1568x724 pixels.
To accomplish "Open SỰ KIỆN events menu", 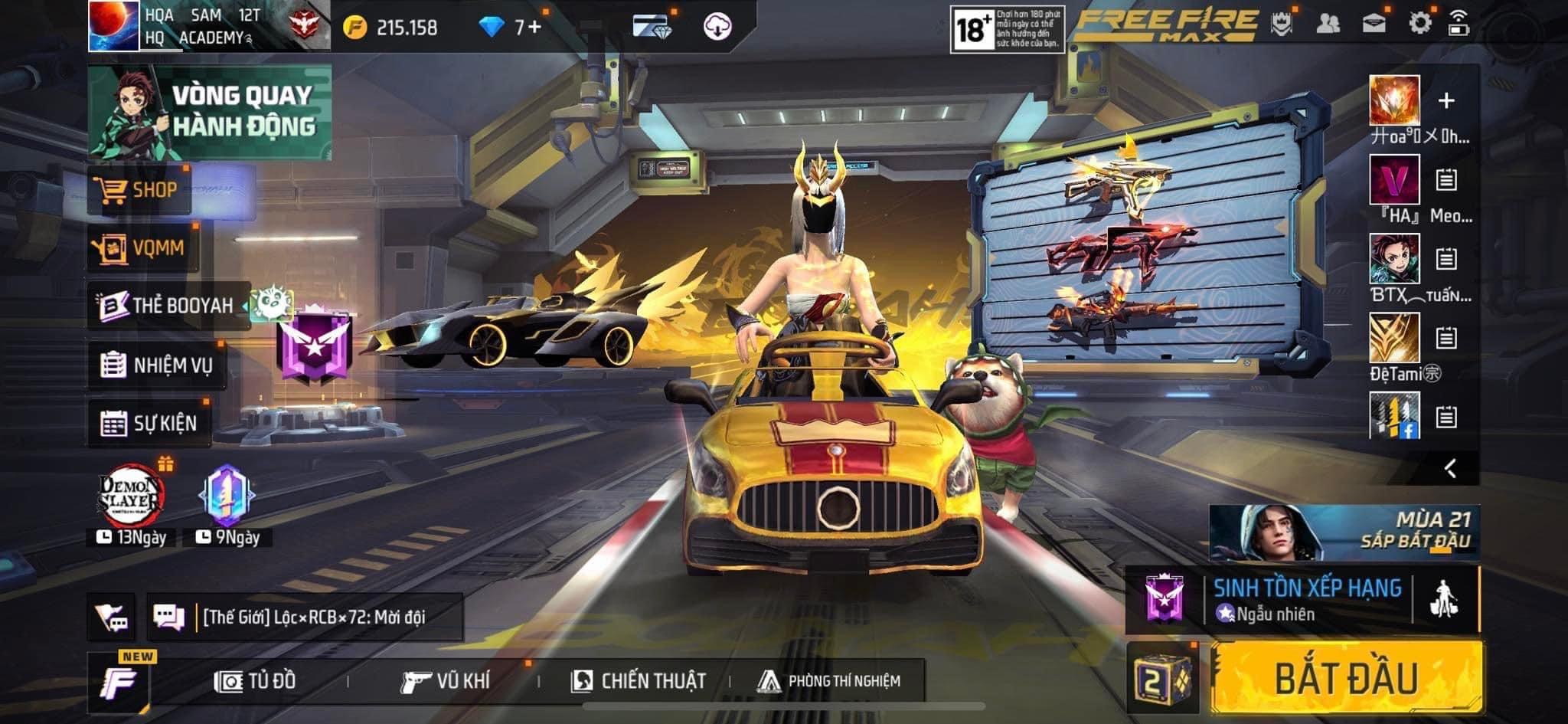I will [149, 423].
